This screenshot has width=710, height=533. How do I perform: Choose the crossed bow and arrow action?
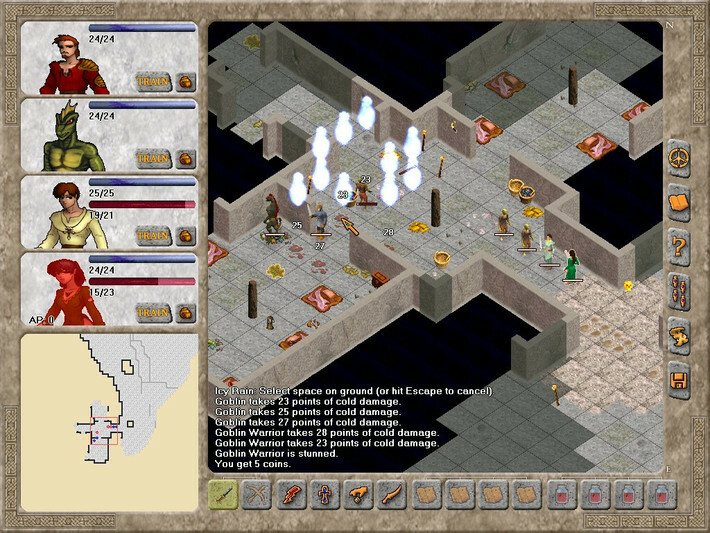click(258, 495)
